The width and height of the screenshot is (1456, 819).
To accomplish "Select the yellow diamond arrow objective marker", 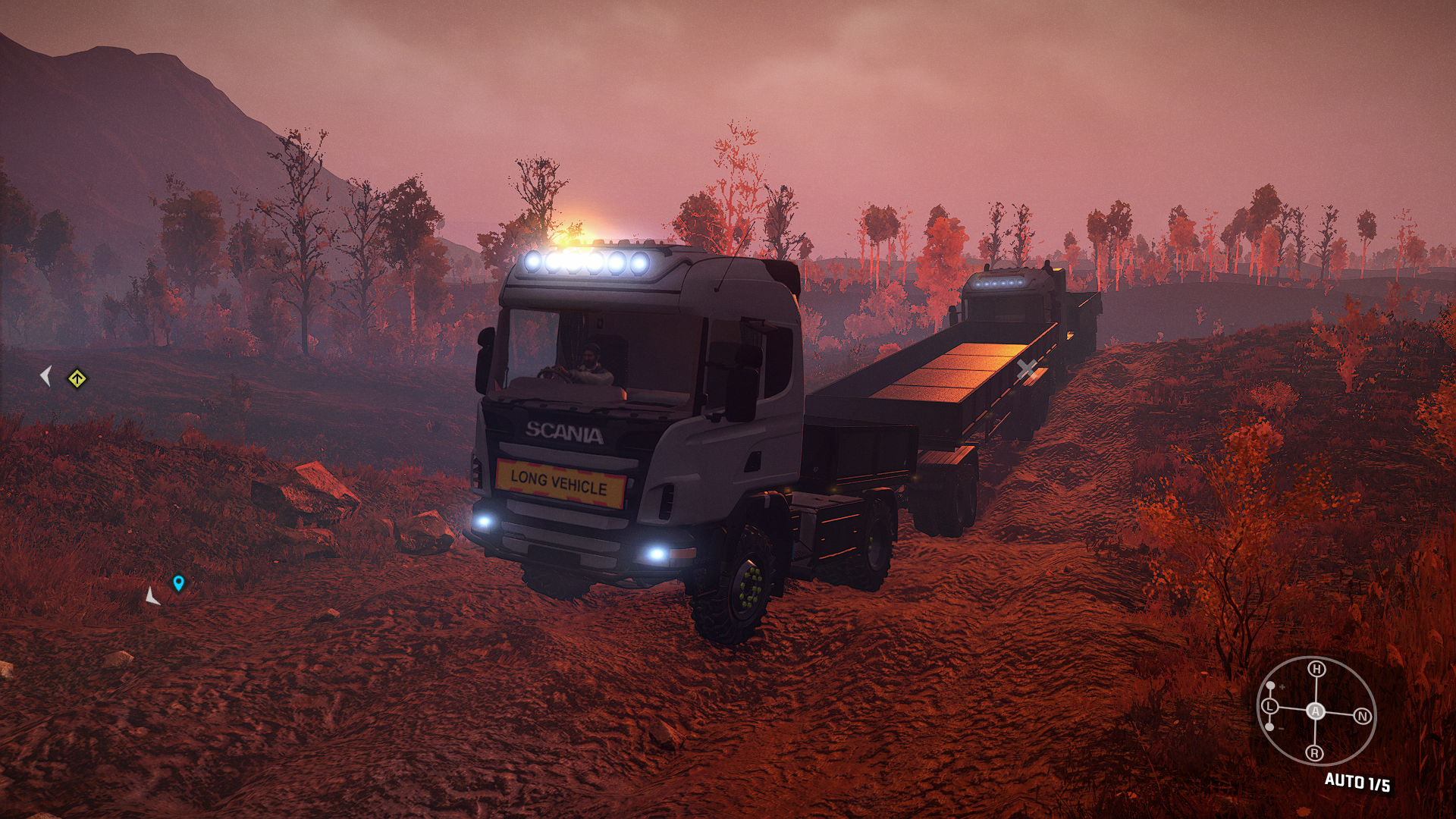I will coord(77,378).
